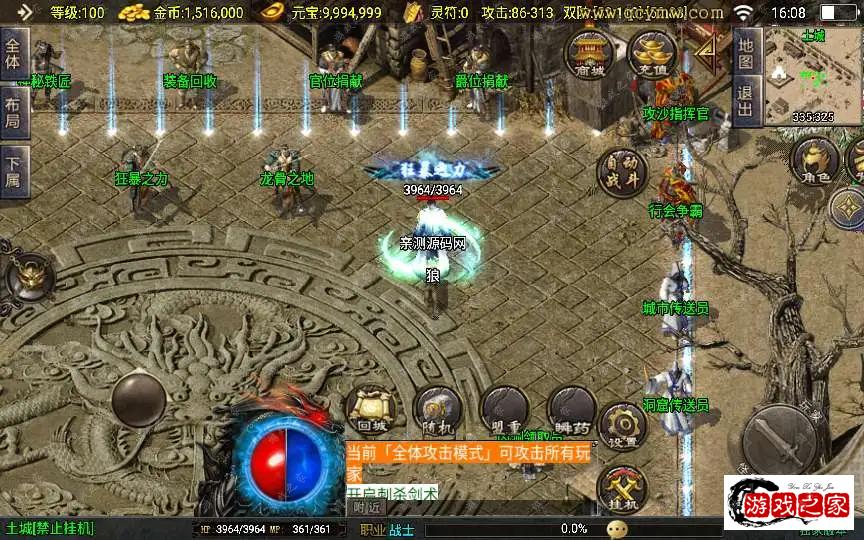Screen dimensions: 864x540
Task: Collapse the top menu with the arrow
Action: point(706,50)
